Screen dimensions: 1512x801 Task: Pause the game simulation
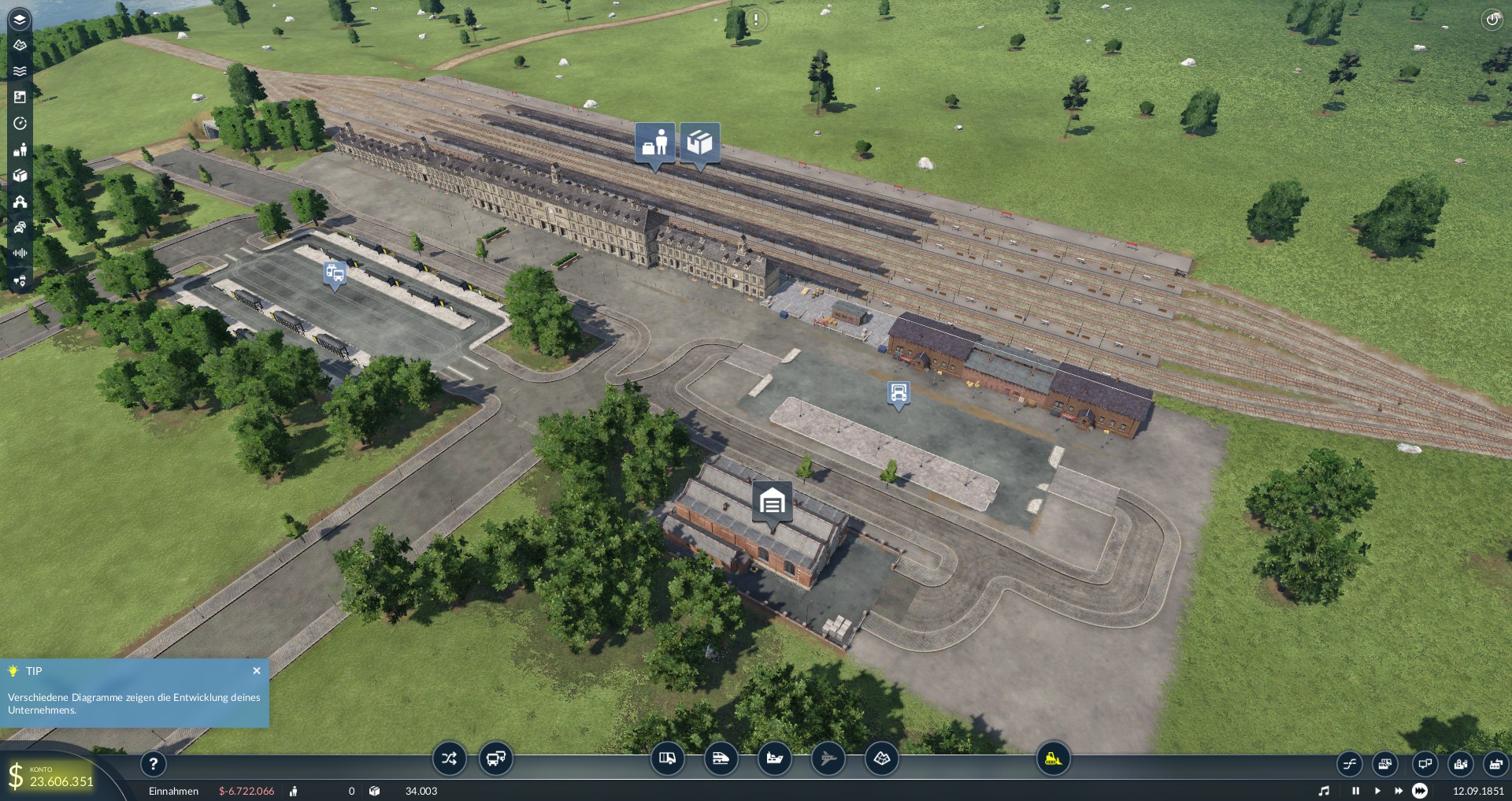[x=1356, y=791]
